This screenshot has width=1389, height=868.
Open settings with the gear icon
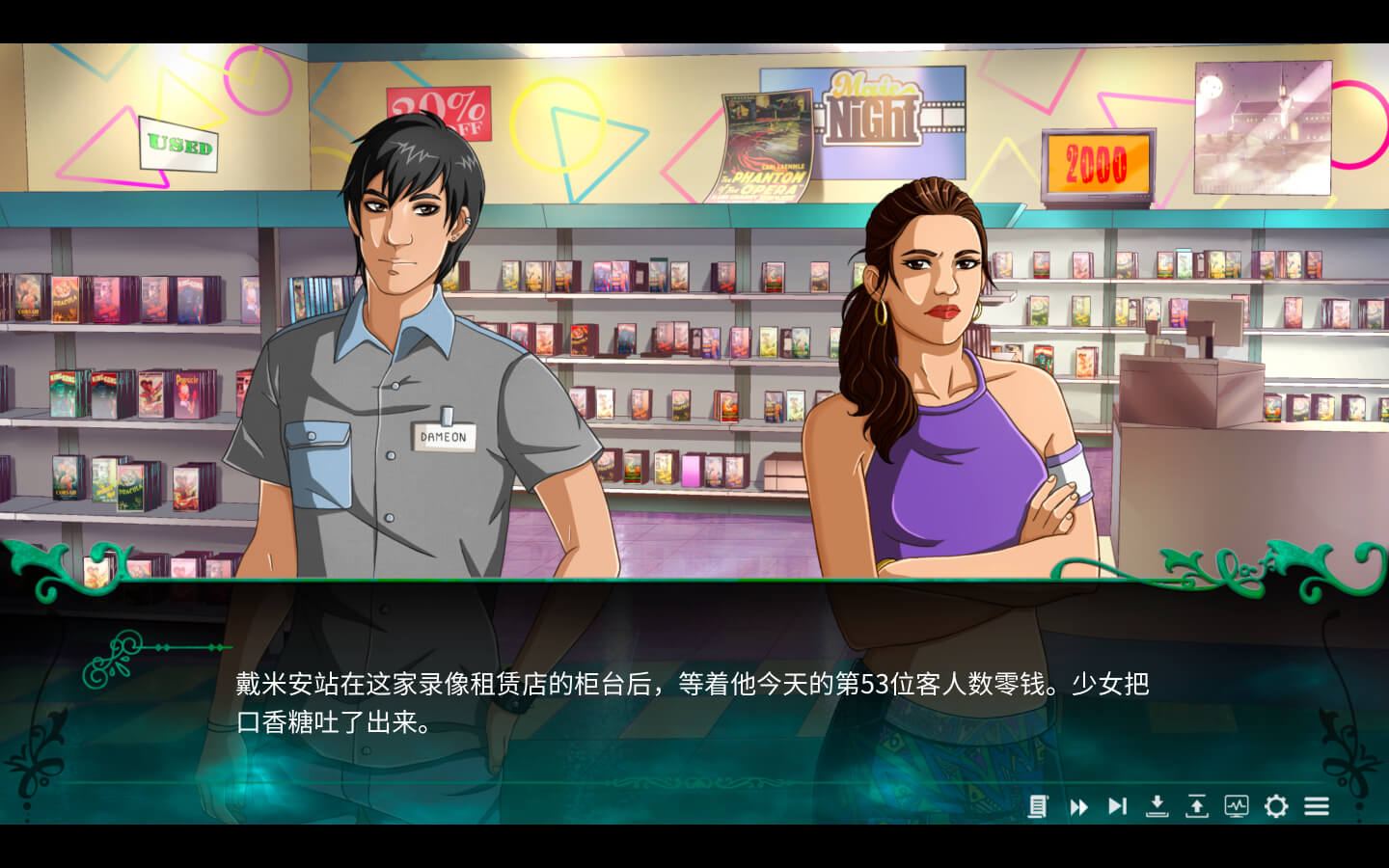pos(1276,806)
